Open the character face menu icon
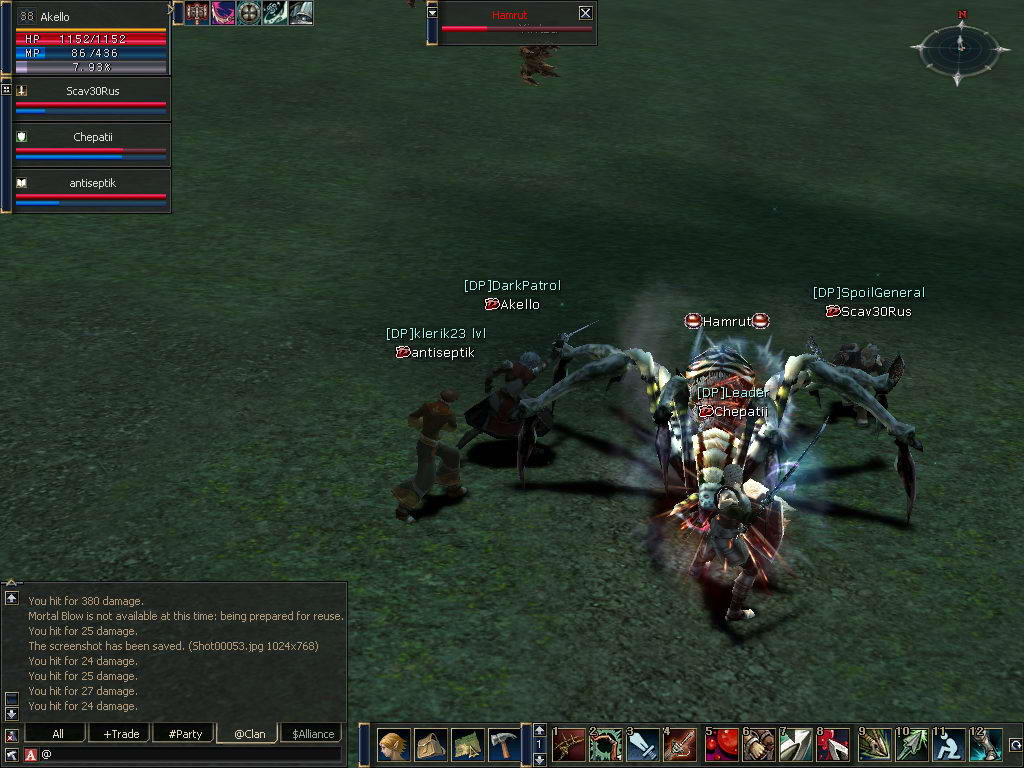The width and height of the screenshot is (1024, 768). [393, 745]
